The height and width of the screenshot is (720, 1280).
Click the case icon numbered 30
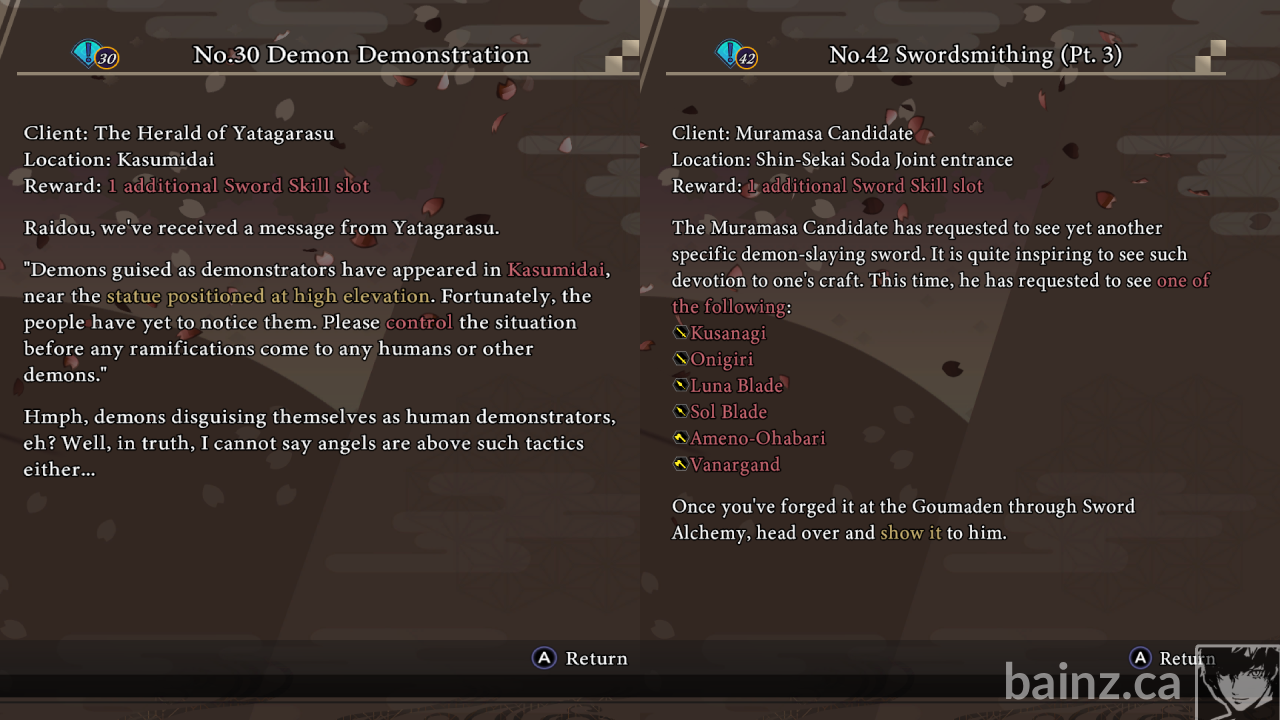95,54
